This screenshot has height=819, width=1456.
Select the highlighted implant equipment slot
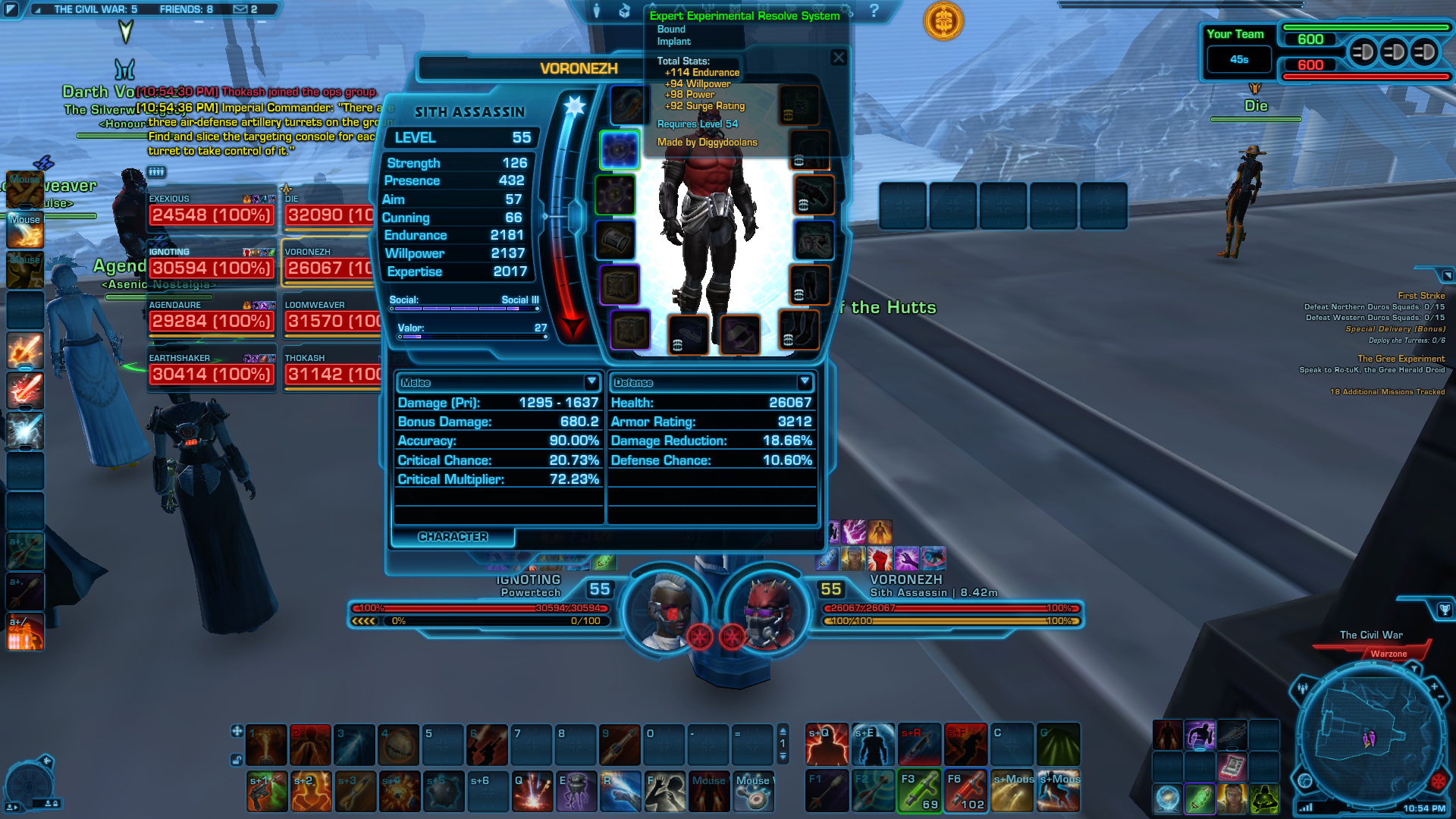pos(620,149)
